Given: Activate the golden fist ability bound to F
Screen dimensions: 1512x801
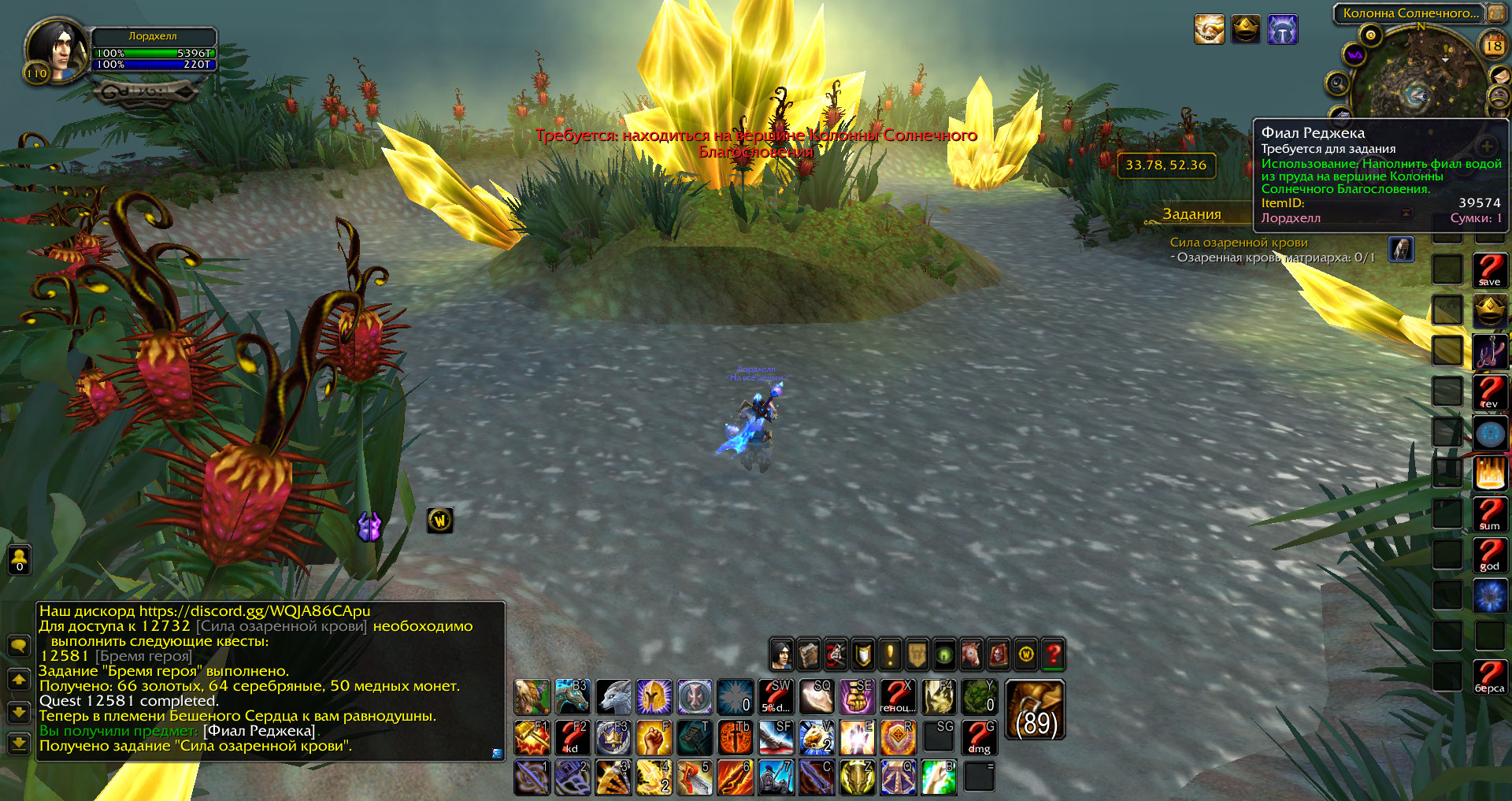Looking at the screenshot, I should 654,737.
